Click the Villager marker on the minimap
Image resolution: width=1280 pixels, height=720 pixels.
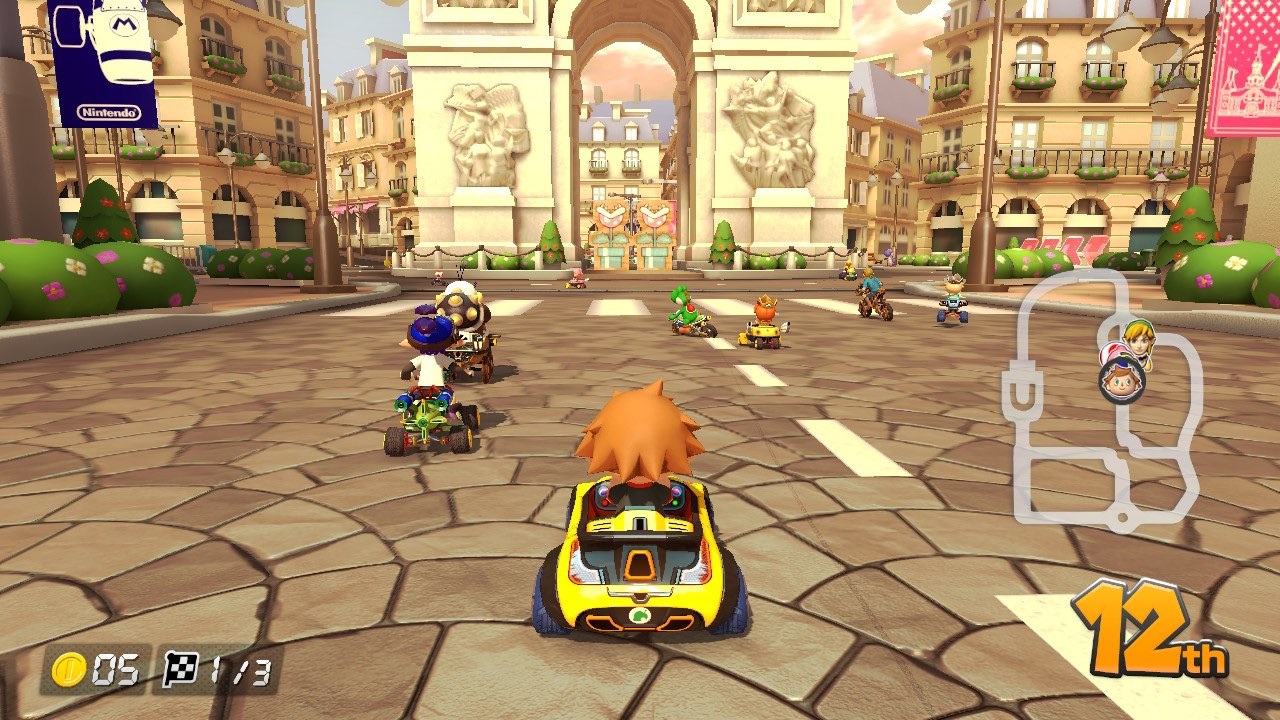pyautogui.click(x=1122, y=380)
